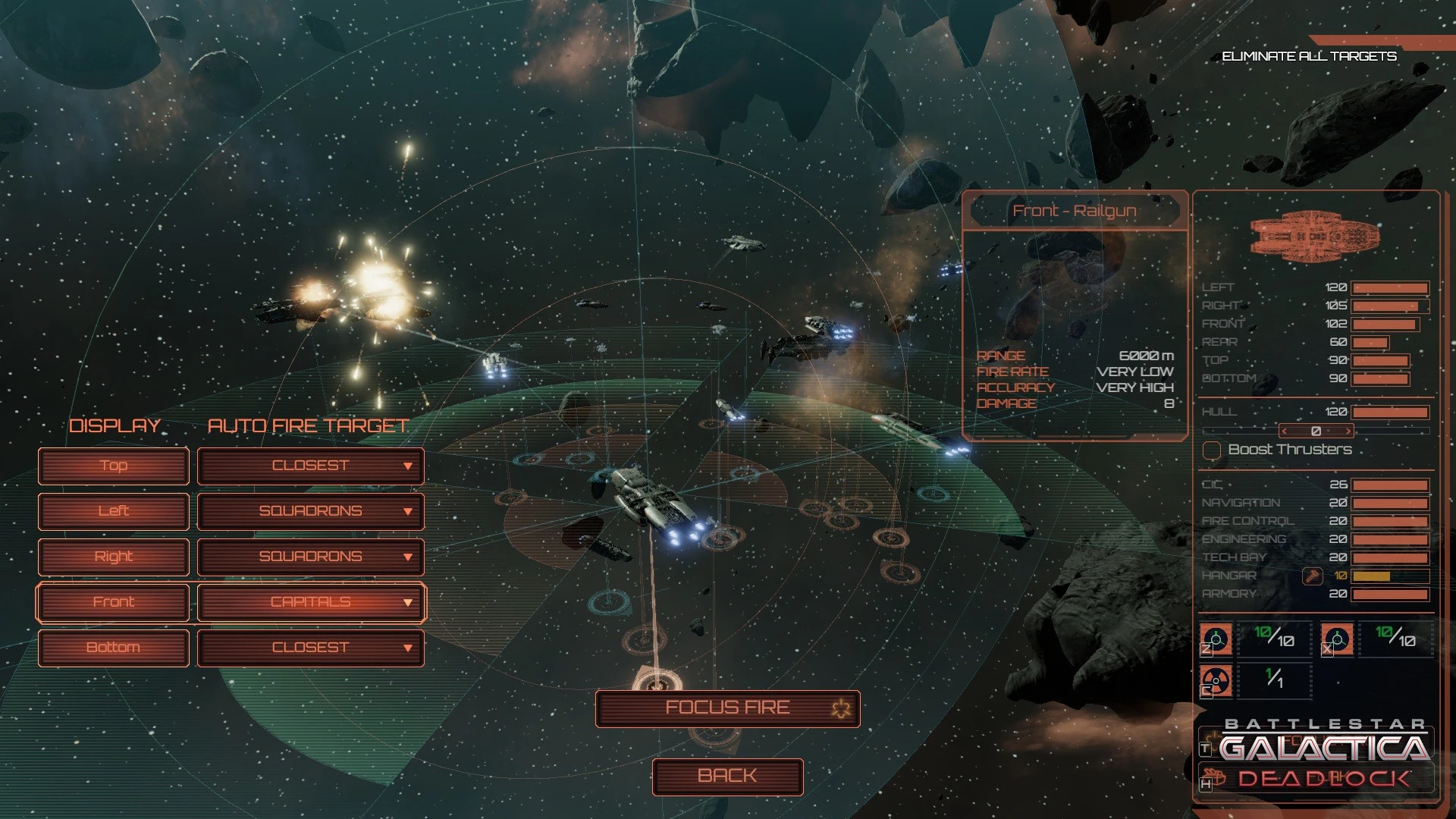
Task: Show the Right weapon display
Action: [114, 557]
